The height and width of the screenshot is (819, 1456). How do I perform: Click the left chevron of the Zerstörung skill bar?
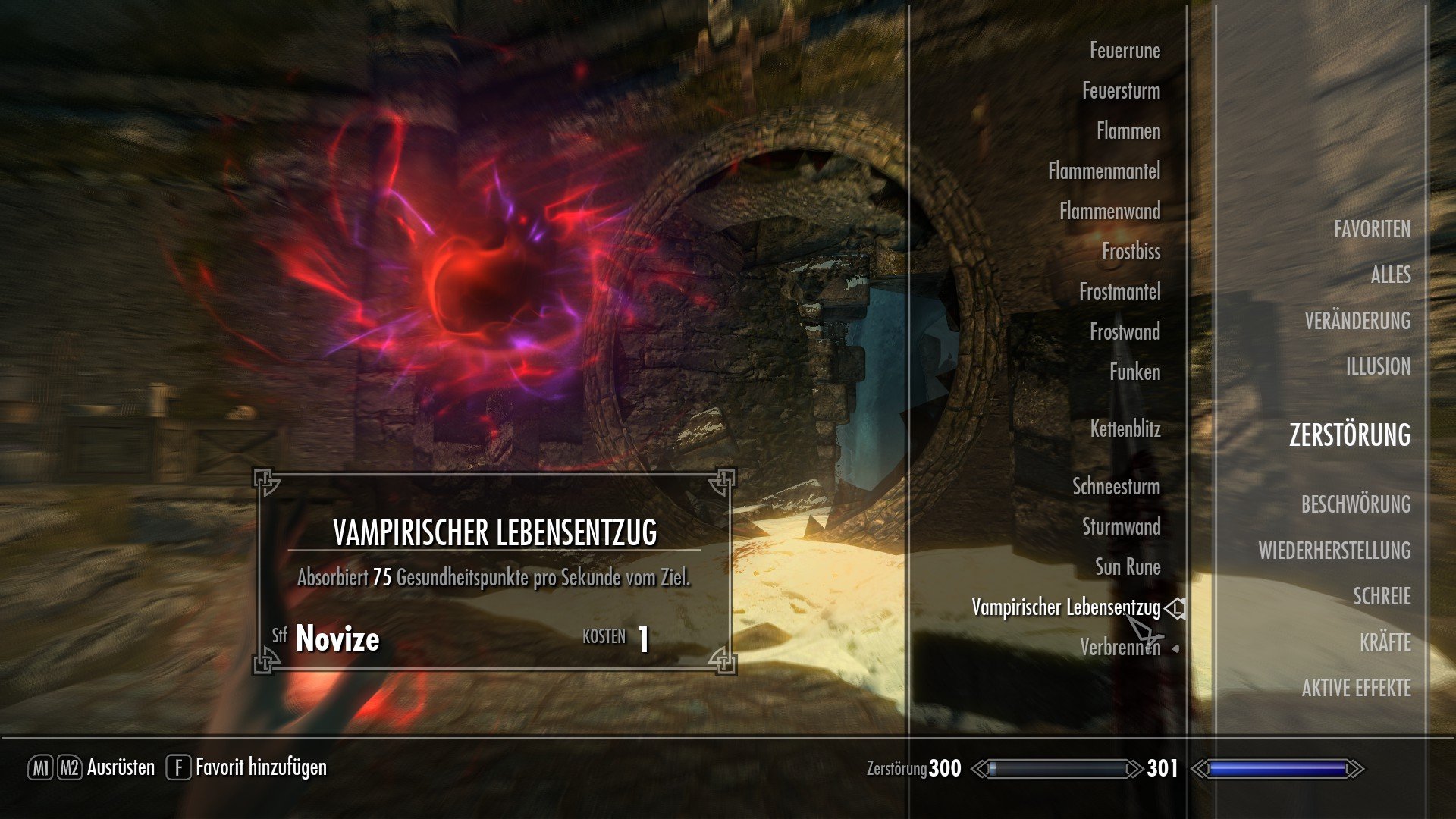[980, 767]
